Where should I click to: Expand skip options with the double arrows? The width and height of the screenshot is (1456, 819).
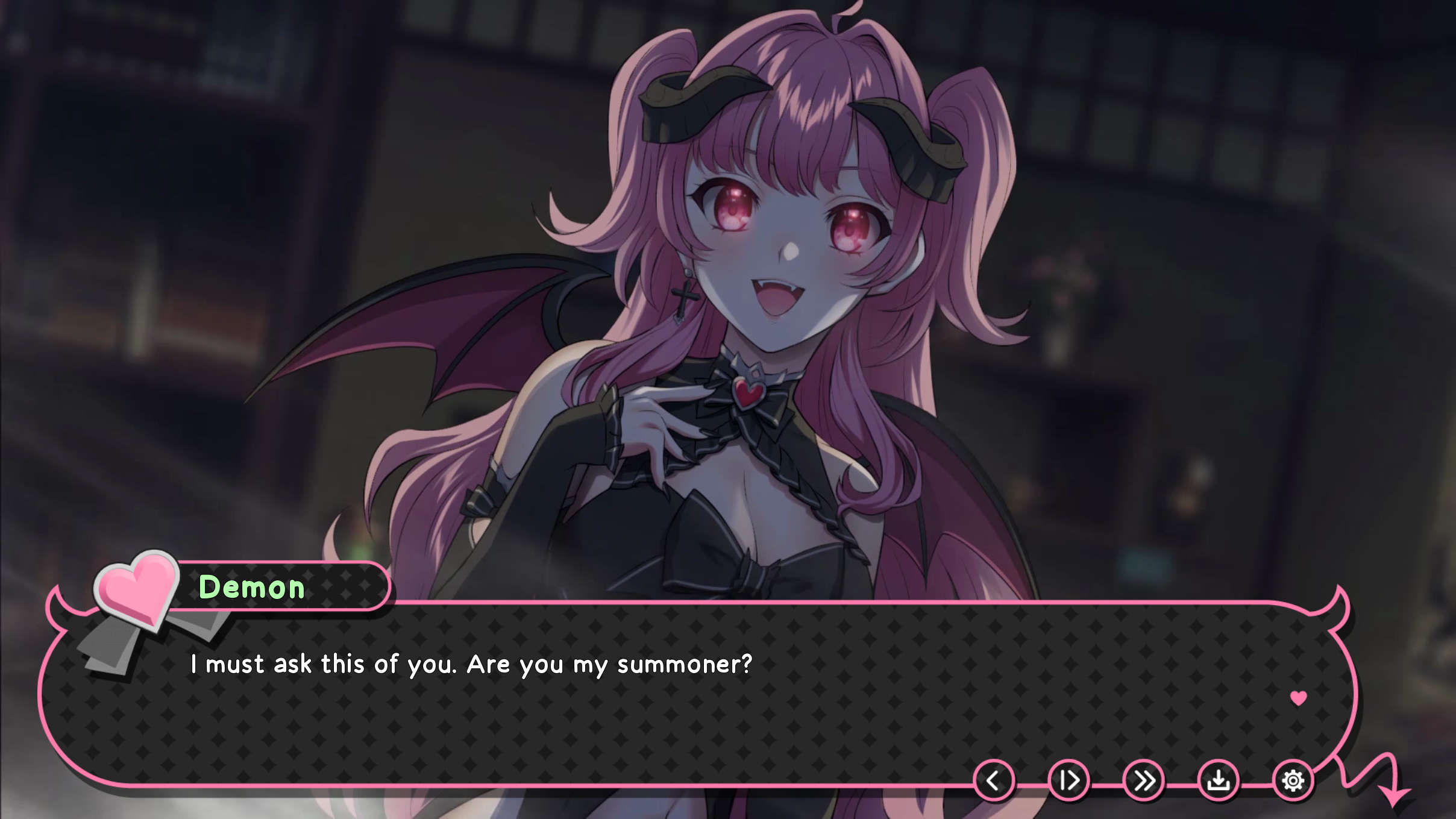pos(1143,779)
